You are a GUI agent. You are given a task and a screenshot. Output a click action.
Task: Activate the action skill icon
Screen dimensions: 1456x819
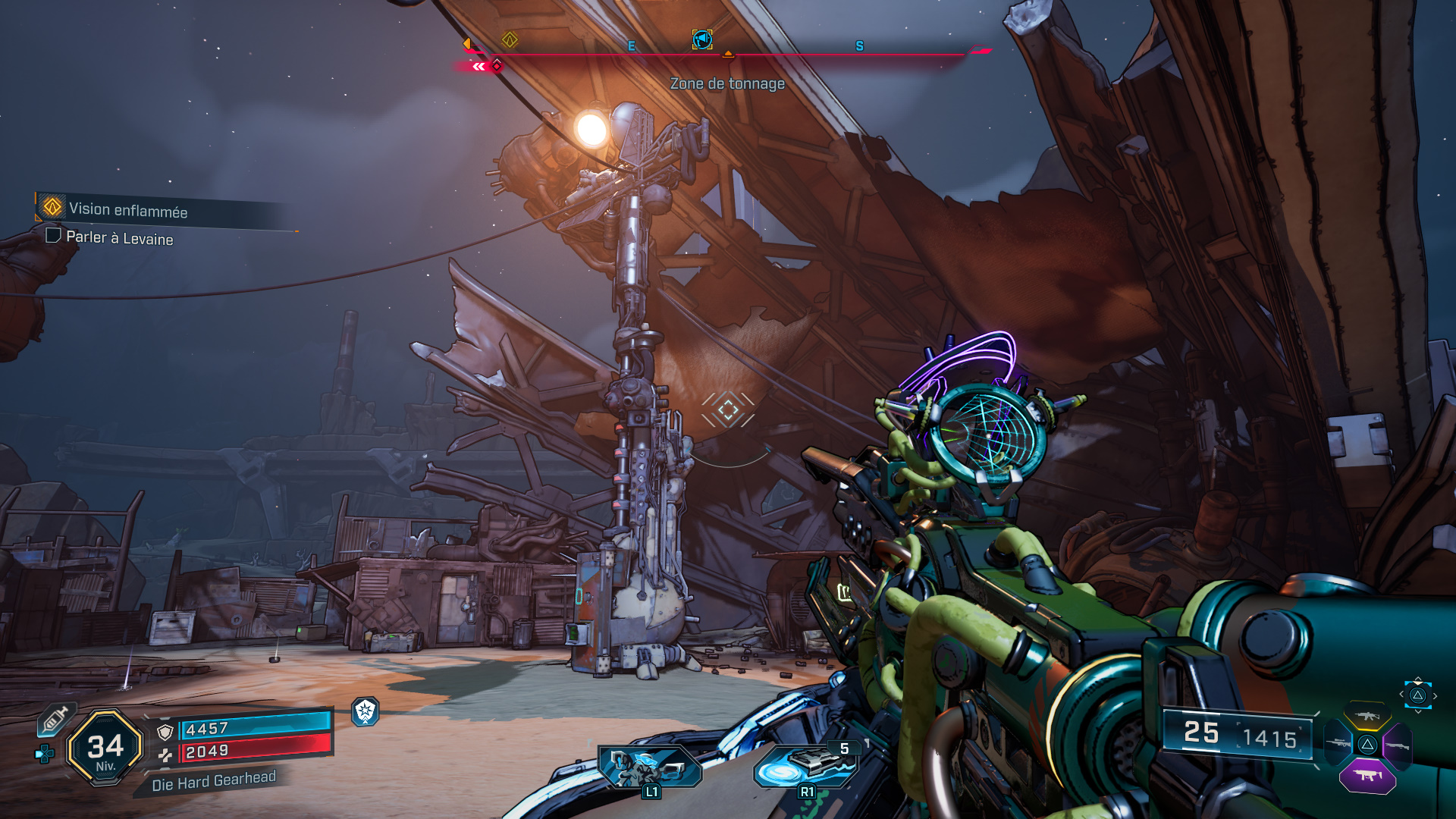coord(650,766)
